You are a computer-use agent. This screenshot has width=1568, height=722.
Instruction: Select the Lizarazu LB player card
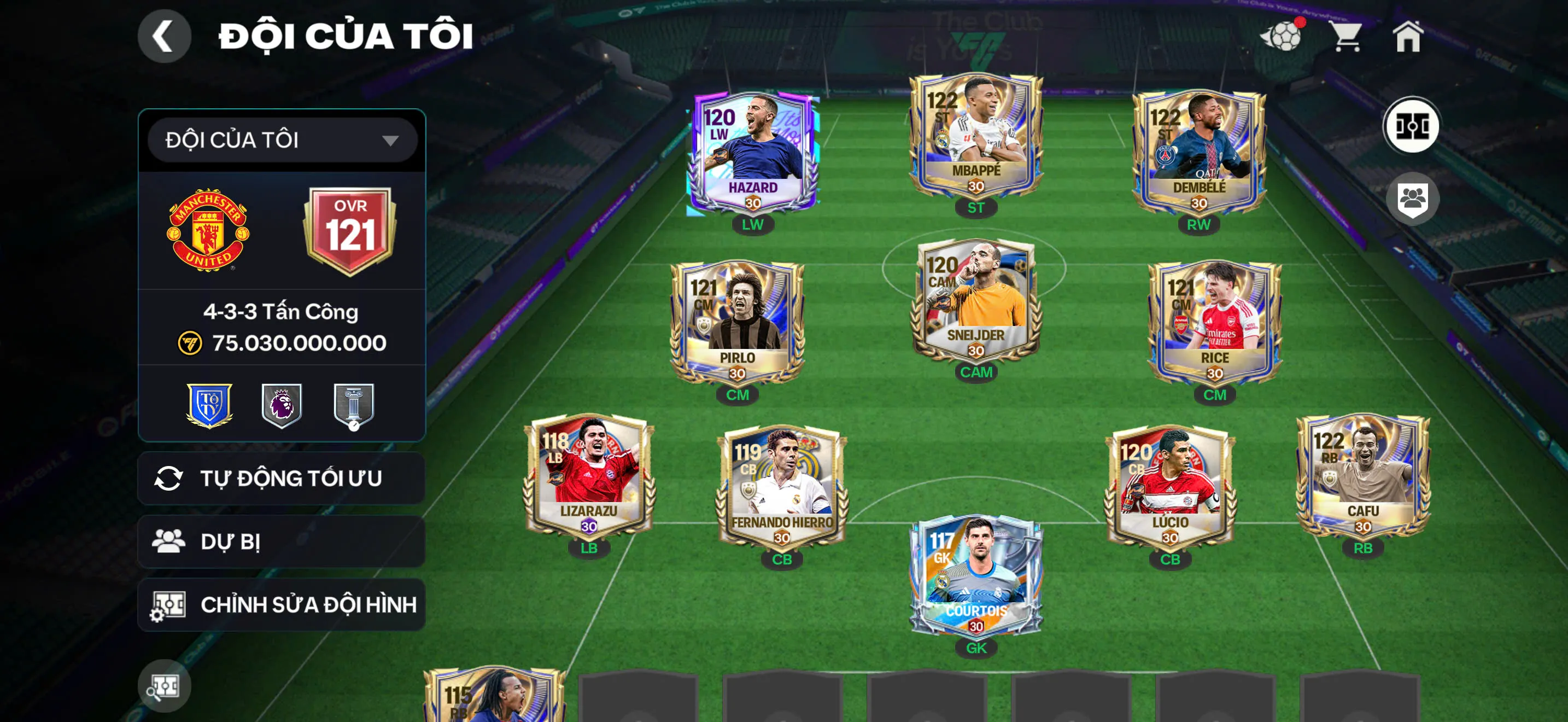tap(589, 475)
